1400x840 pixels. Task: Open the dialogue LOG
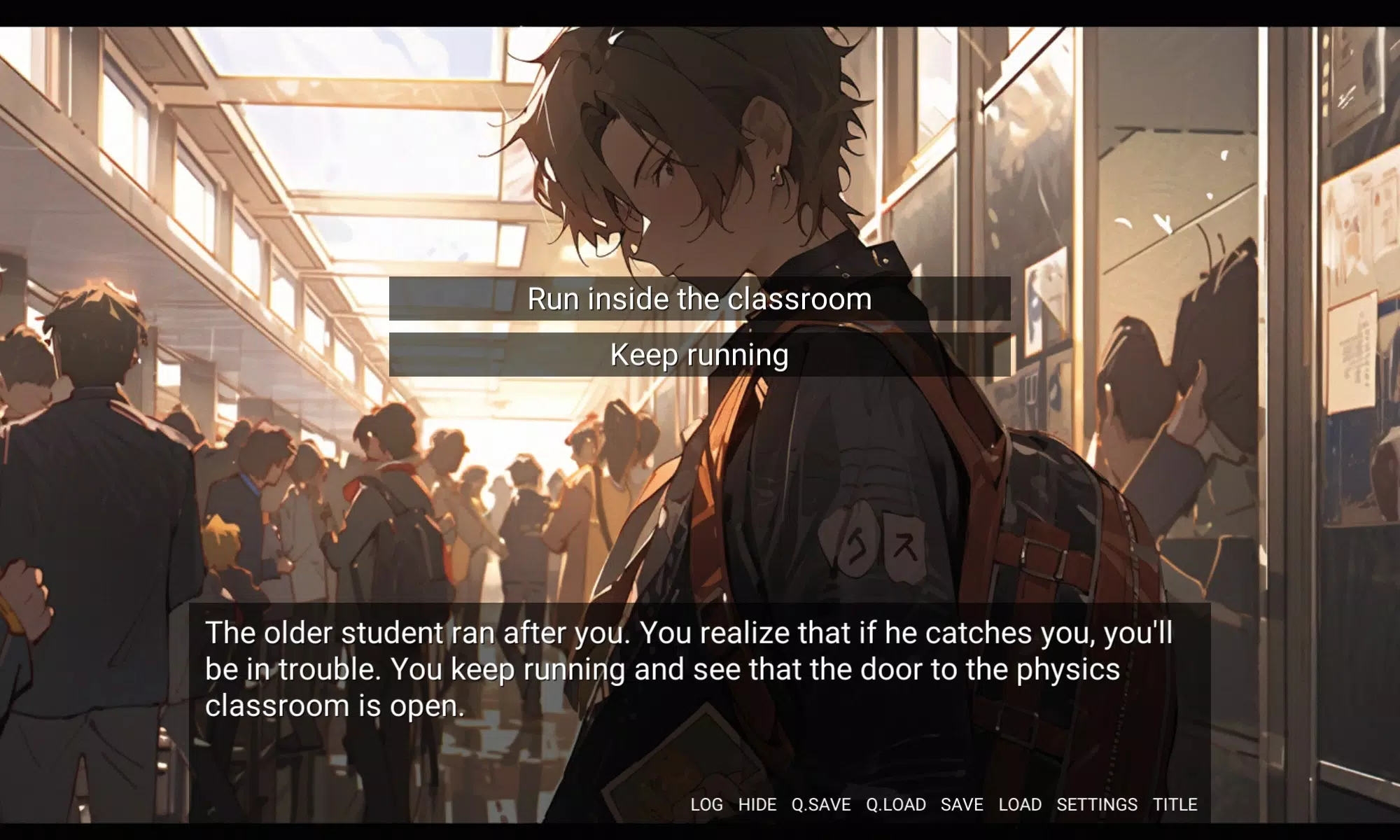coord(706,805)
